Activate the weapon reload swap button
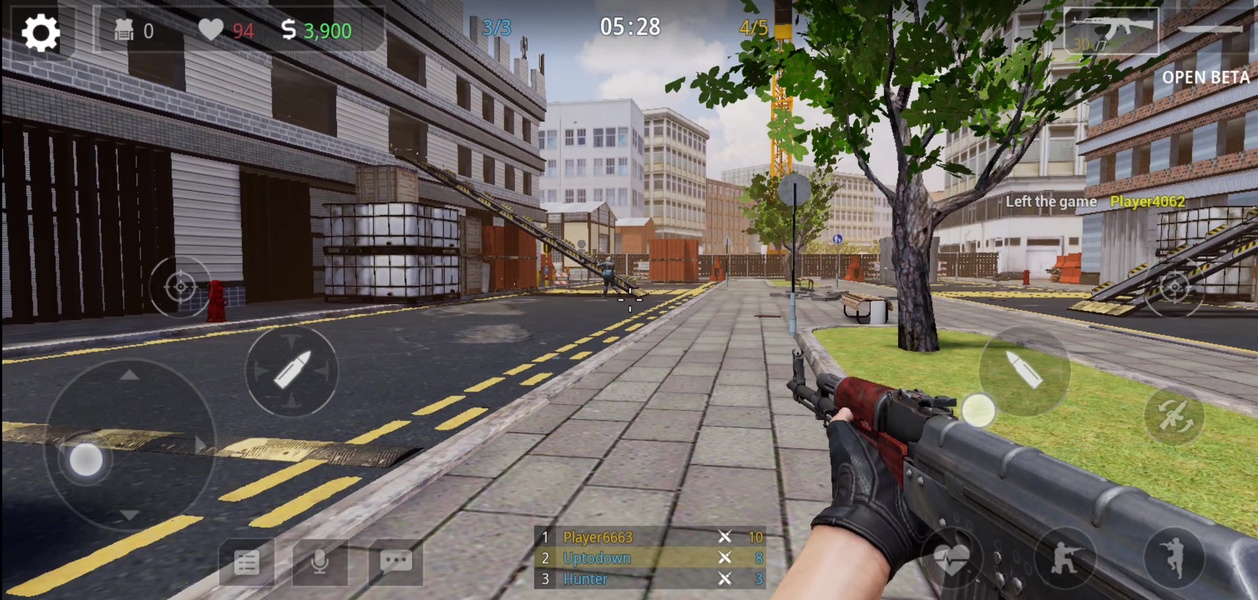1258x600 pixels. click(x=1174, y=417)
